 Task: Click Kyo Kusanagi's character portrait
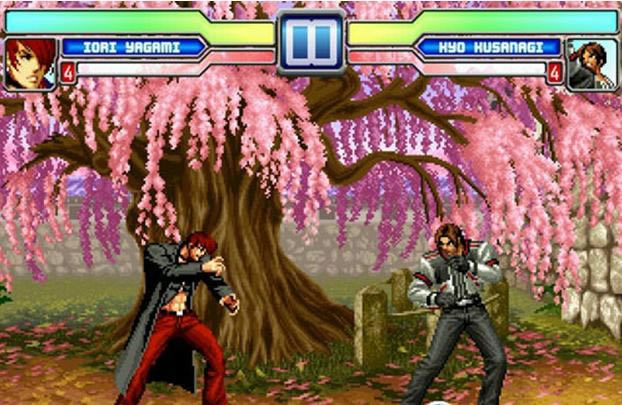tap(592, 63)
